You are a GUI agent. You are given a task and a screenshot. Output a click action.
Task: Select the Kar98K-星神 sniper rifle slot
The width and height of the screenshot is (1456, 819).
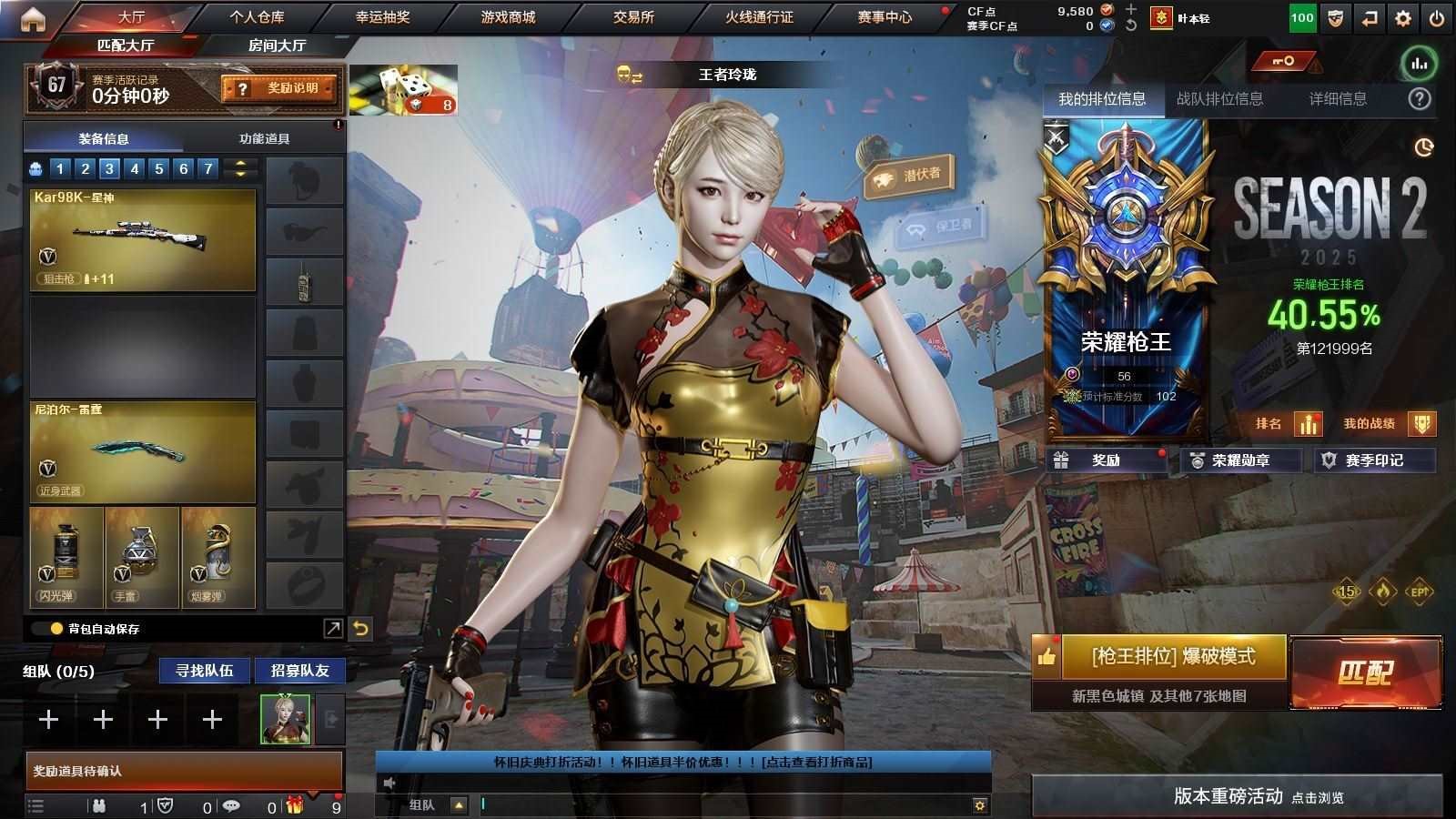point(143,240)
